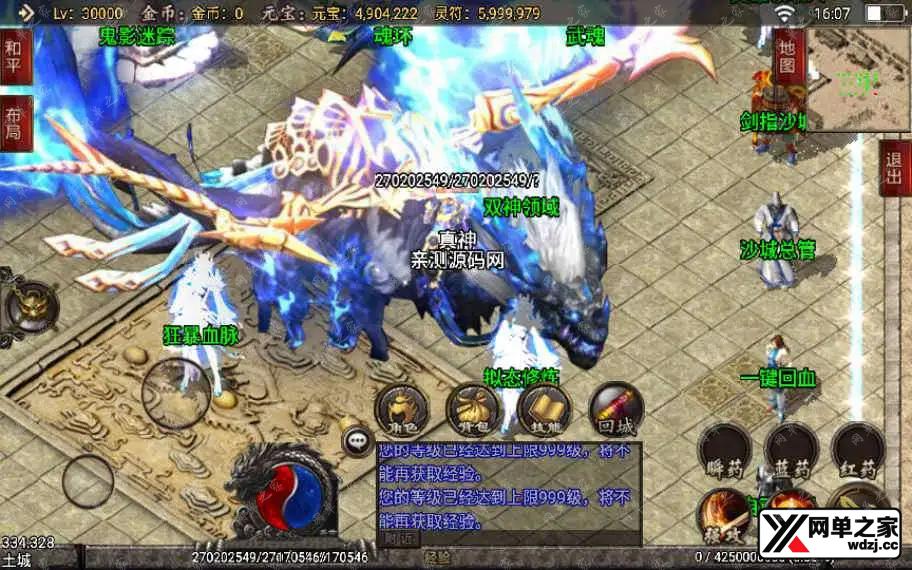Open the minimap in the corner
Image resolution: width=912 pixels, height=570 pixels.
858,80
